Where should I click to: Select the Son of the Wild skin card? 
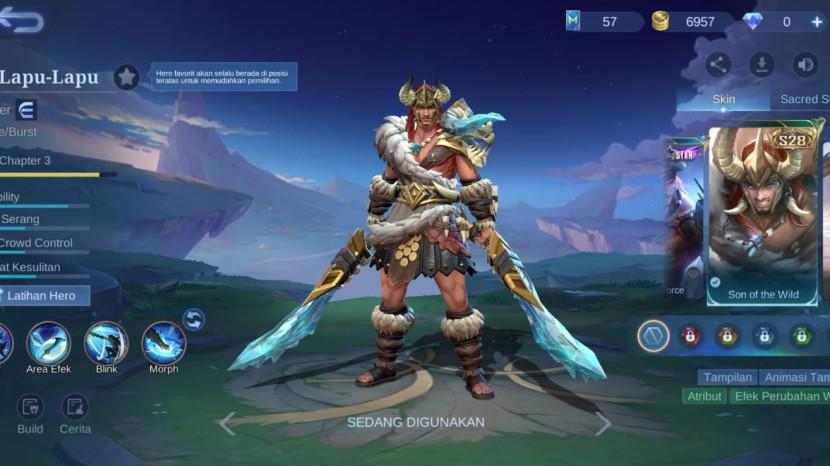tap(764, 213)
